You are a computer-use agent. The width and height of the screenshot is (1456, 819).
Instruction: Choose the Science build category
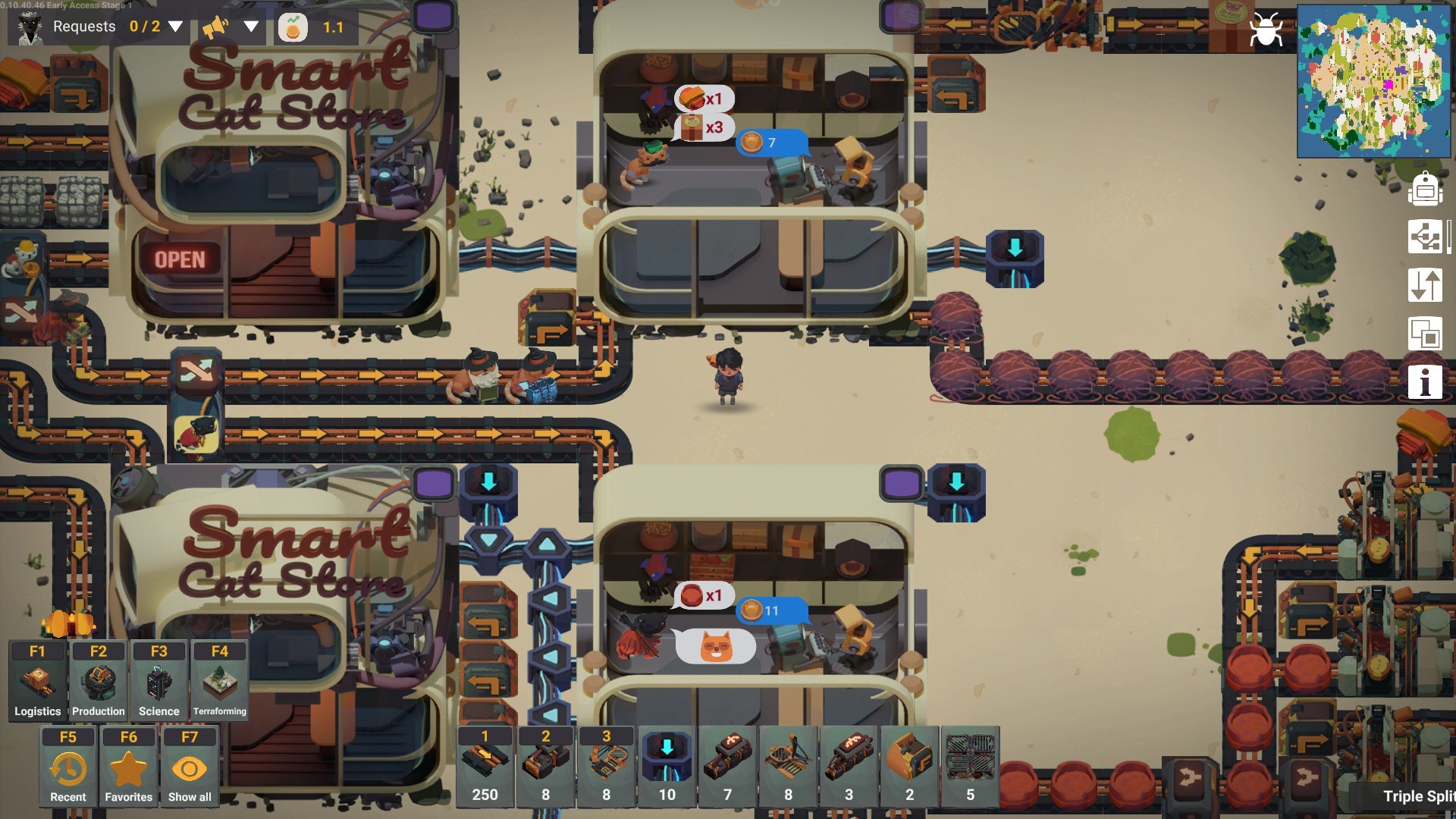tap(158, 680)
